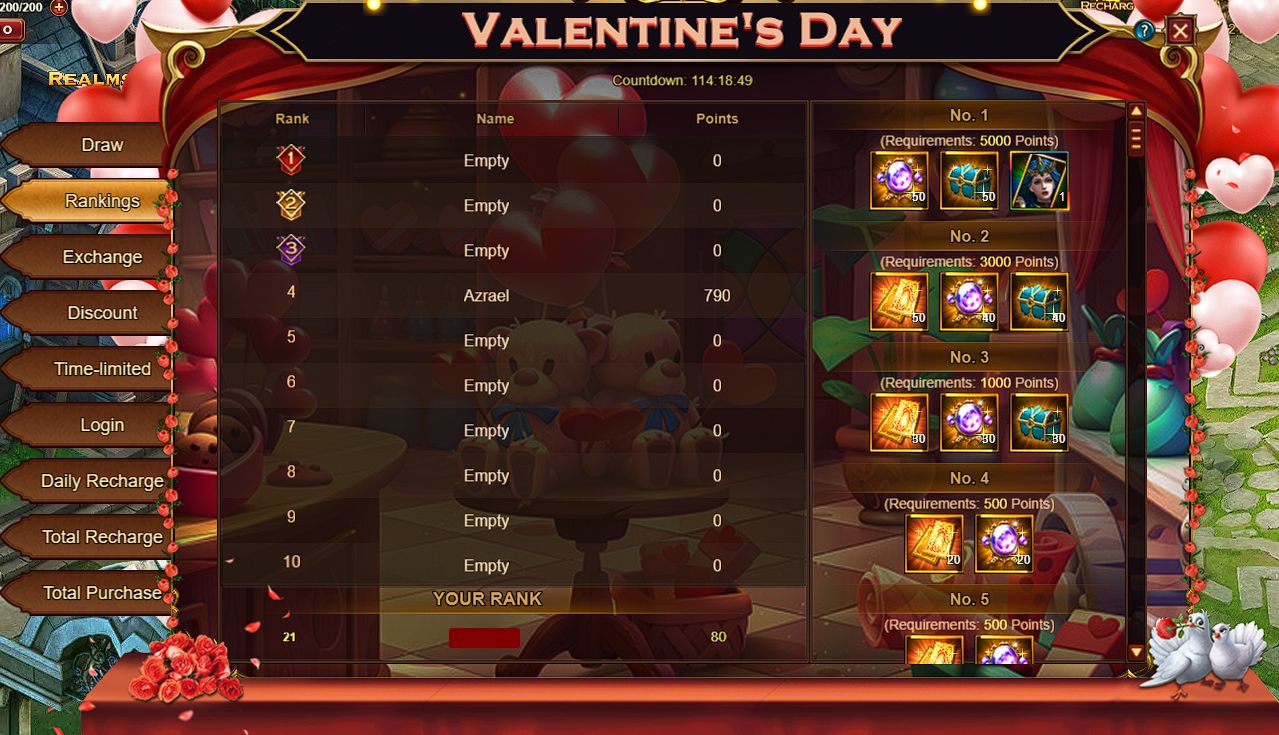Viewport: 1279px width, 735px height.
Task: Open the Daily Recharge tab
Action: 101,481
